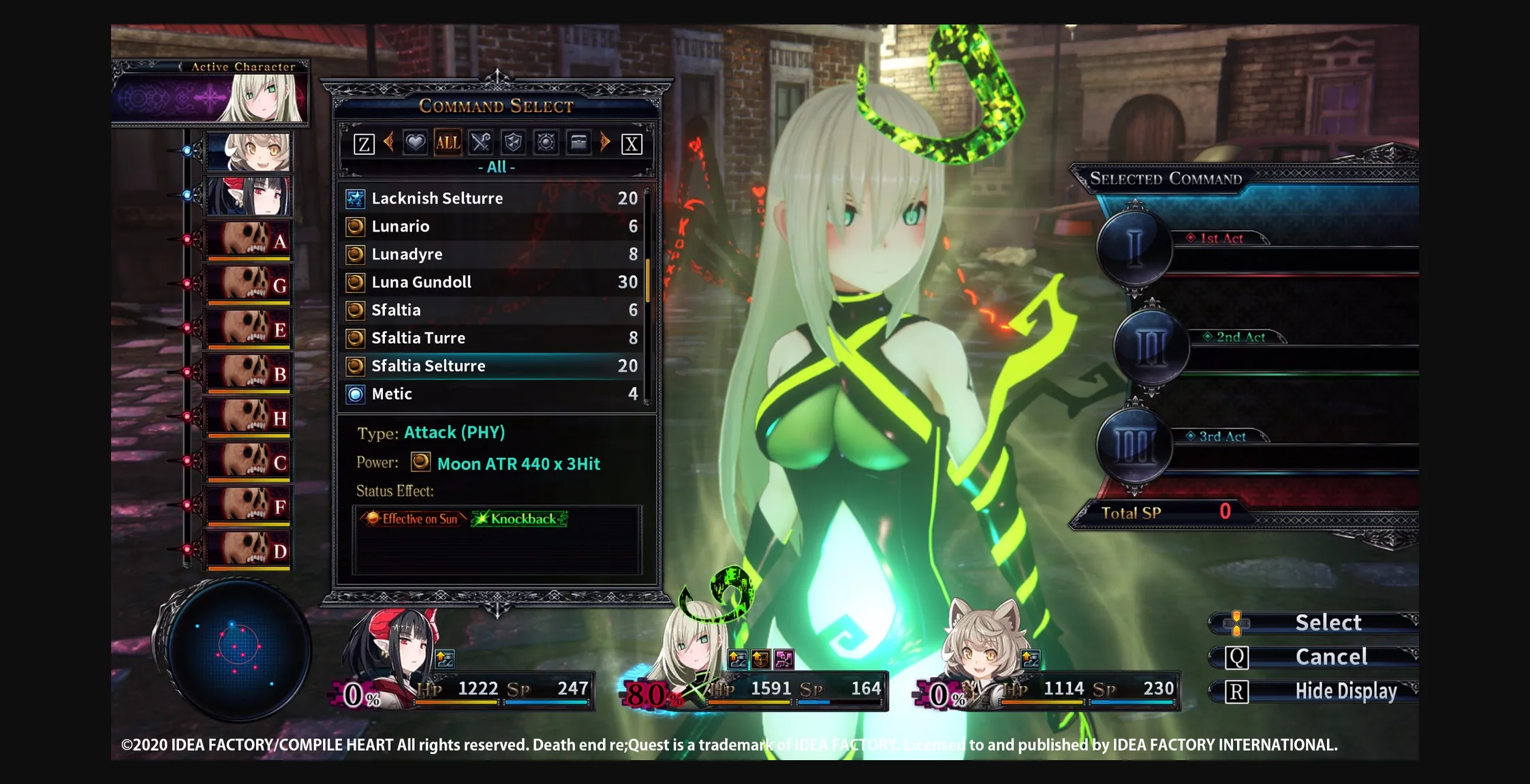
Task: Click the left arrow to change skill category
Action: click(x=390, y=142)
